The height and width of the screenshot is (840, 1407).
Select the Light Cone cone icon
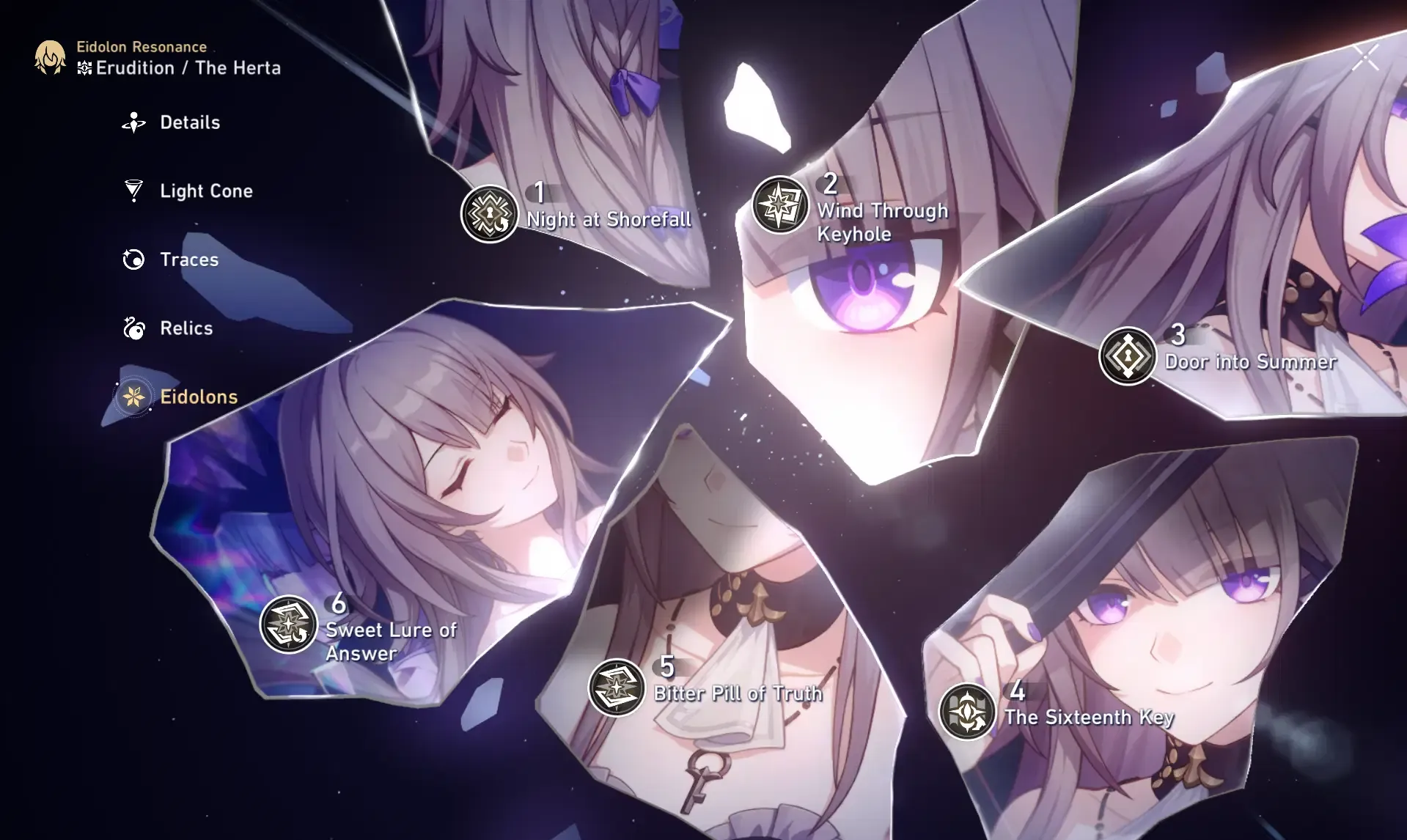coord(132,191)
